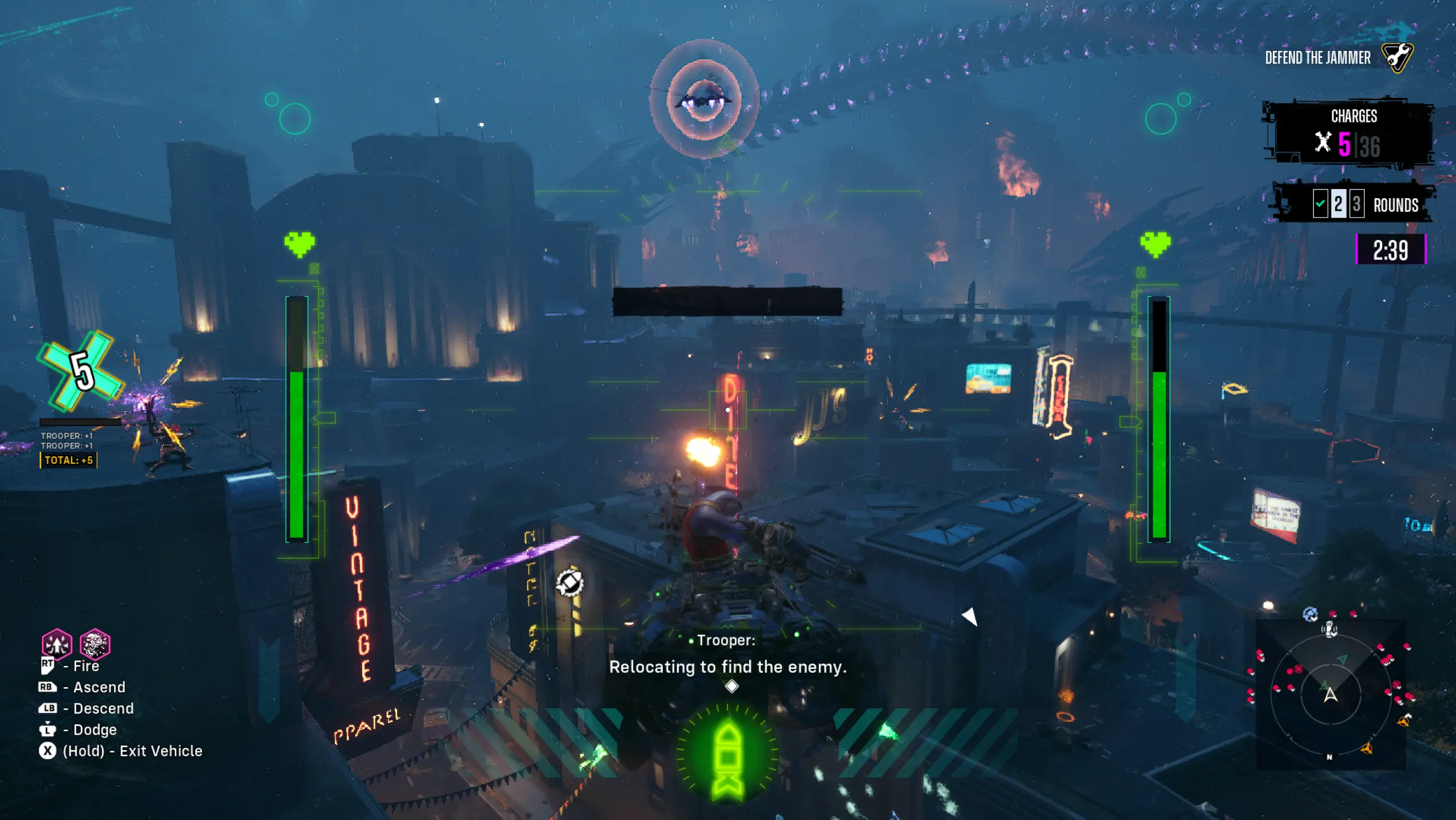The image size is (1456, 820).
Task: Activate the swirling hexagon ability icon
Action: tap(95, 644)
